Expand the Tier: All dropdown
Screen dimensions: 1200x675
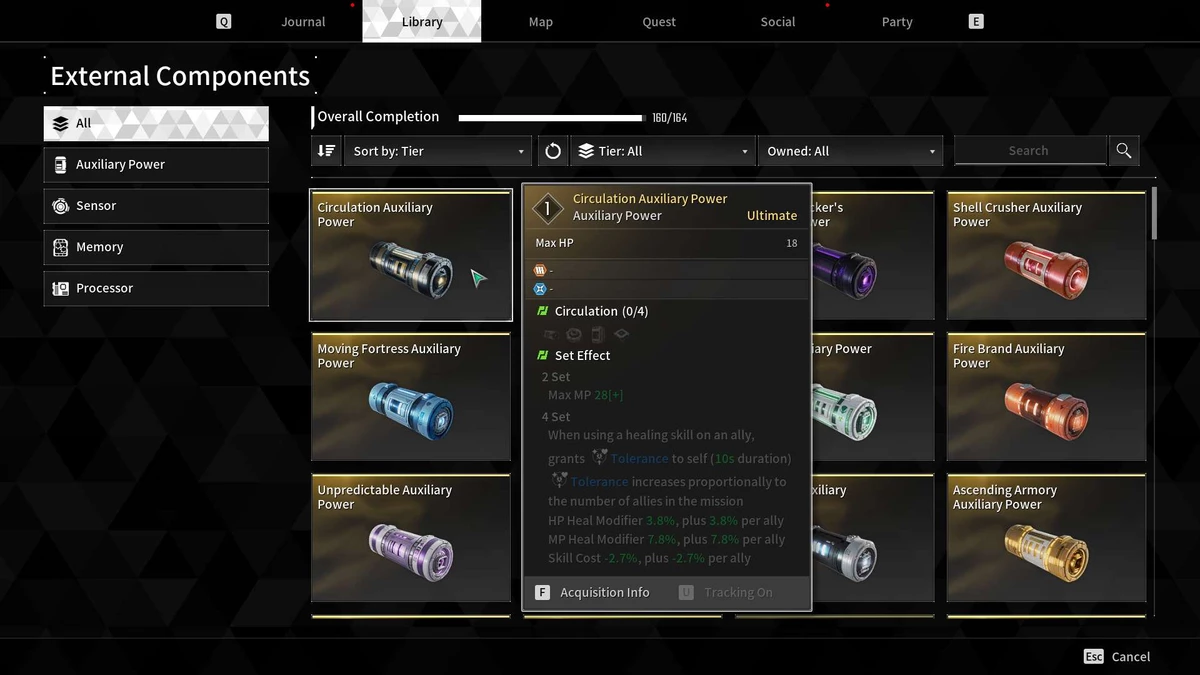663,151
